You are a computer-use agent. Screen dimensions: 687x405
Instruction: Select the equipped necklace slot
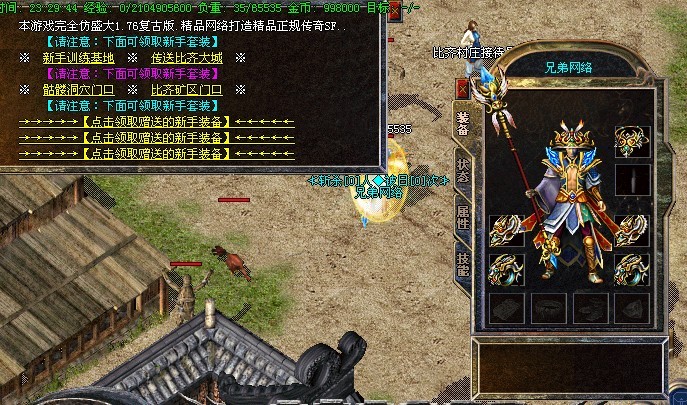(630, 141)
